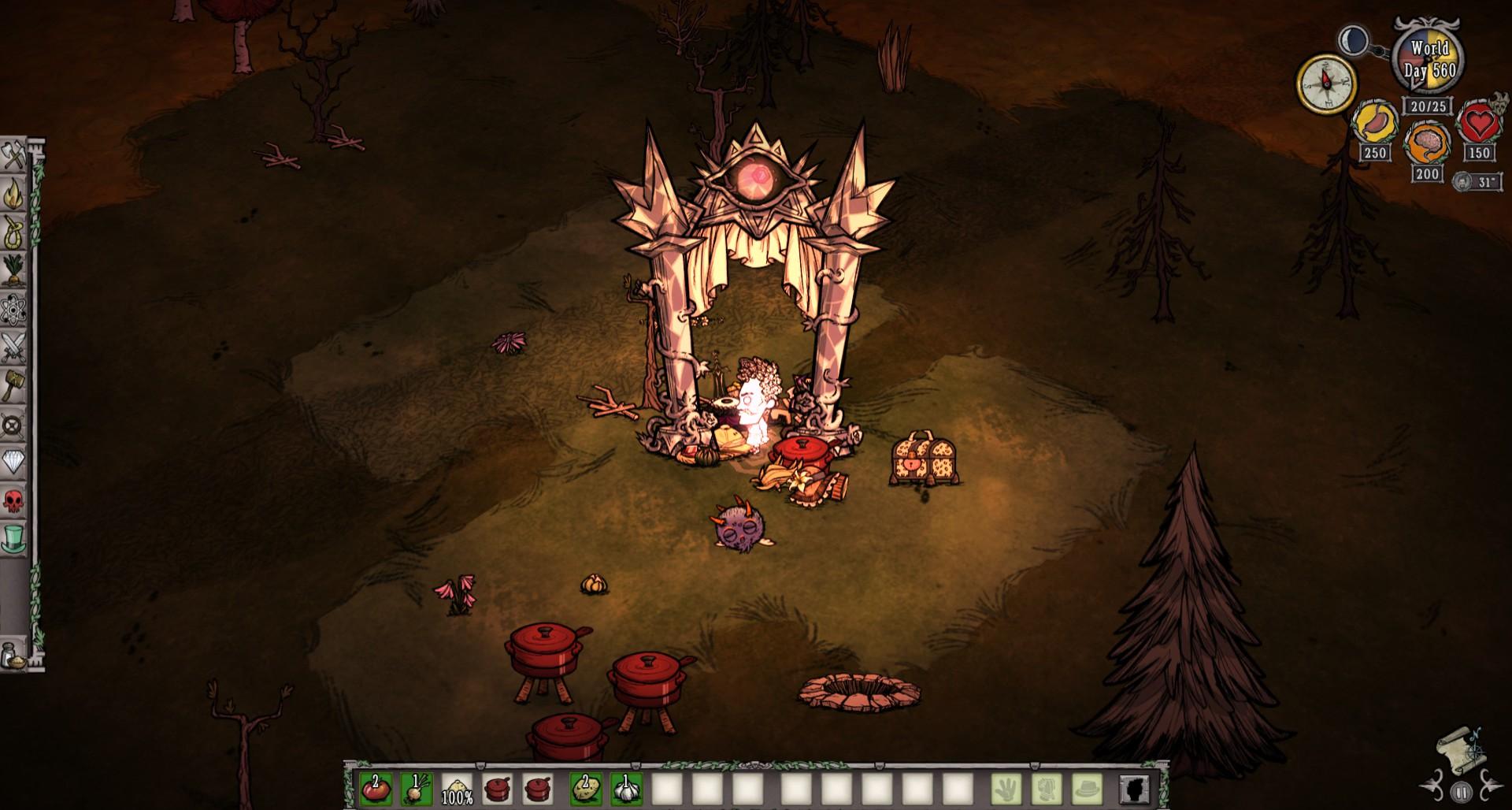Open the Magic red skull tab

[x=13, y=501]
